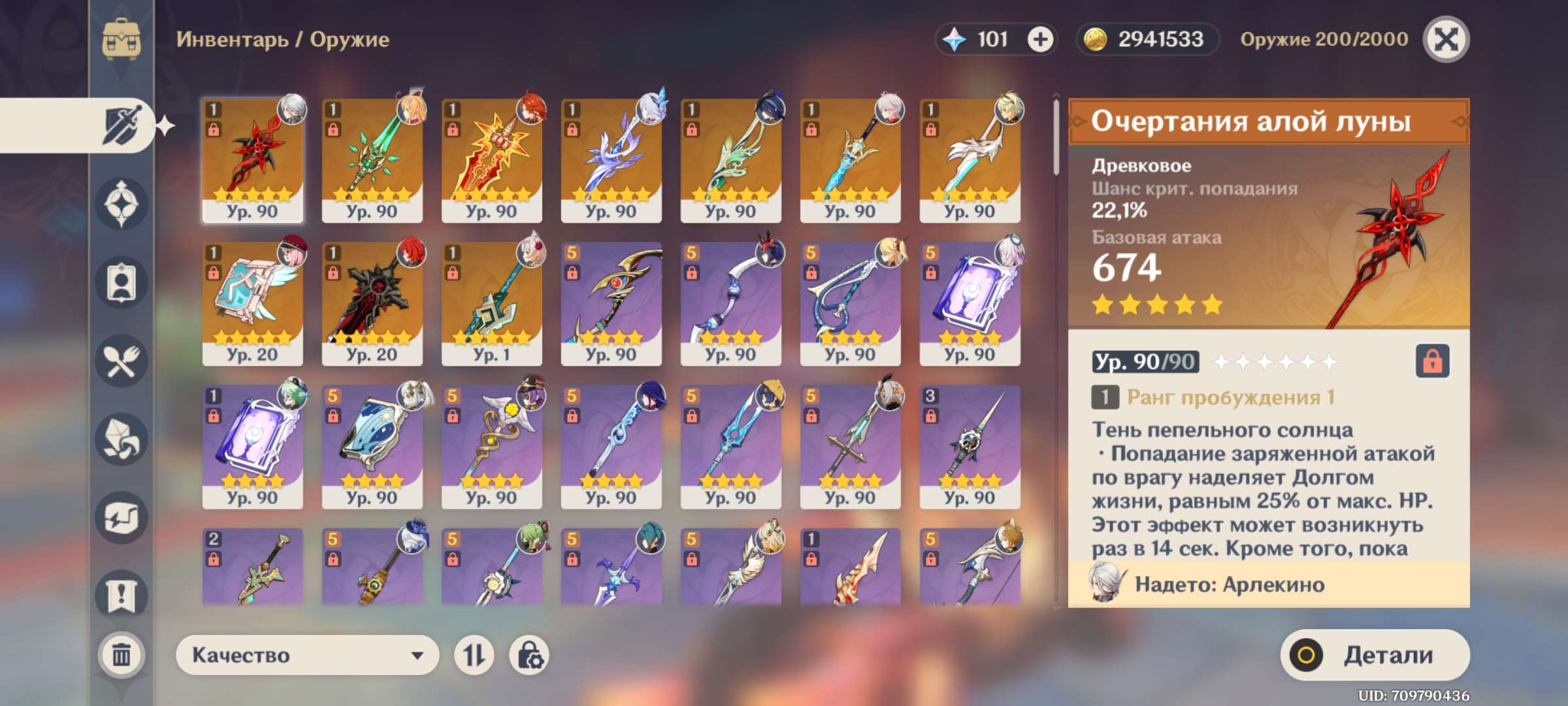The image size is (1568, 706).
Task: Toggle sort order with the arrows button
Action: pos(474,655)
